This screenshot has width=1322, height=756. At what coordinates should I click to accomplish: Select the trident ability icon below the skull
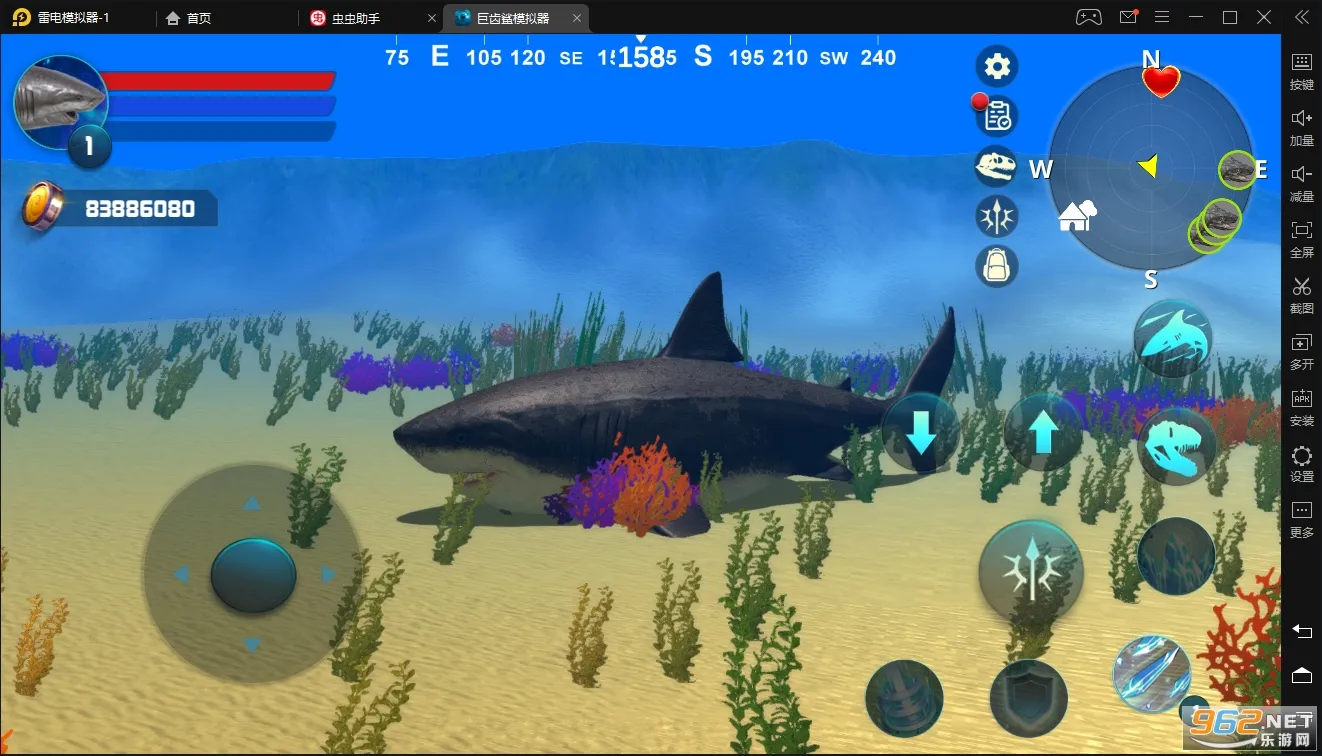click(996, 216)
